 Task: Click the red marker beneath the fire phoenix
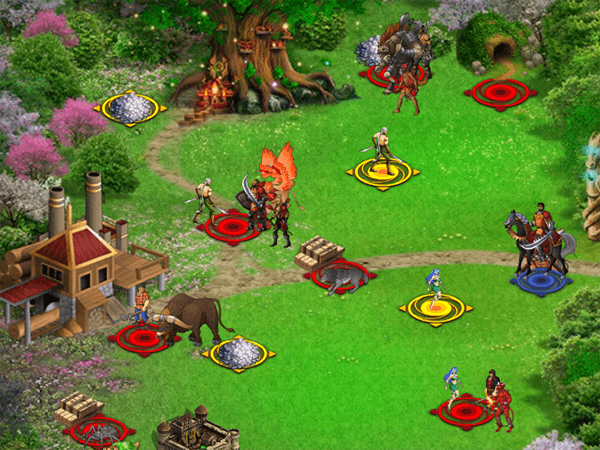pyautogui.click(x=233, y=227)
